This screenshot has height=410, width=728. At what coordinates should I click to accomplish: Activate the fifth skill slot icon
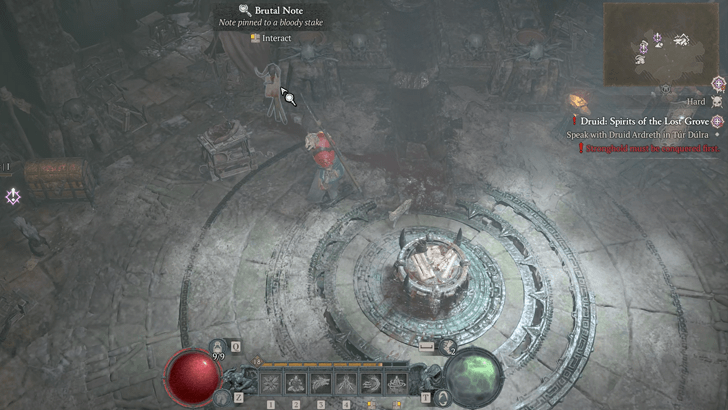click(x=371, y=382)
